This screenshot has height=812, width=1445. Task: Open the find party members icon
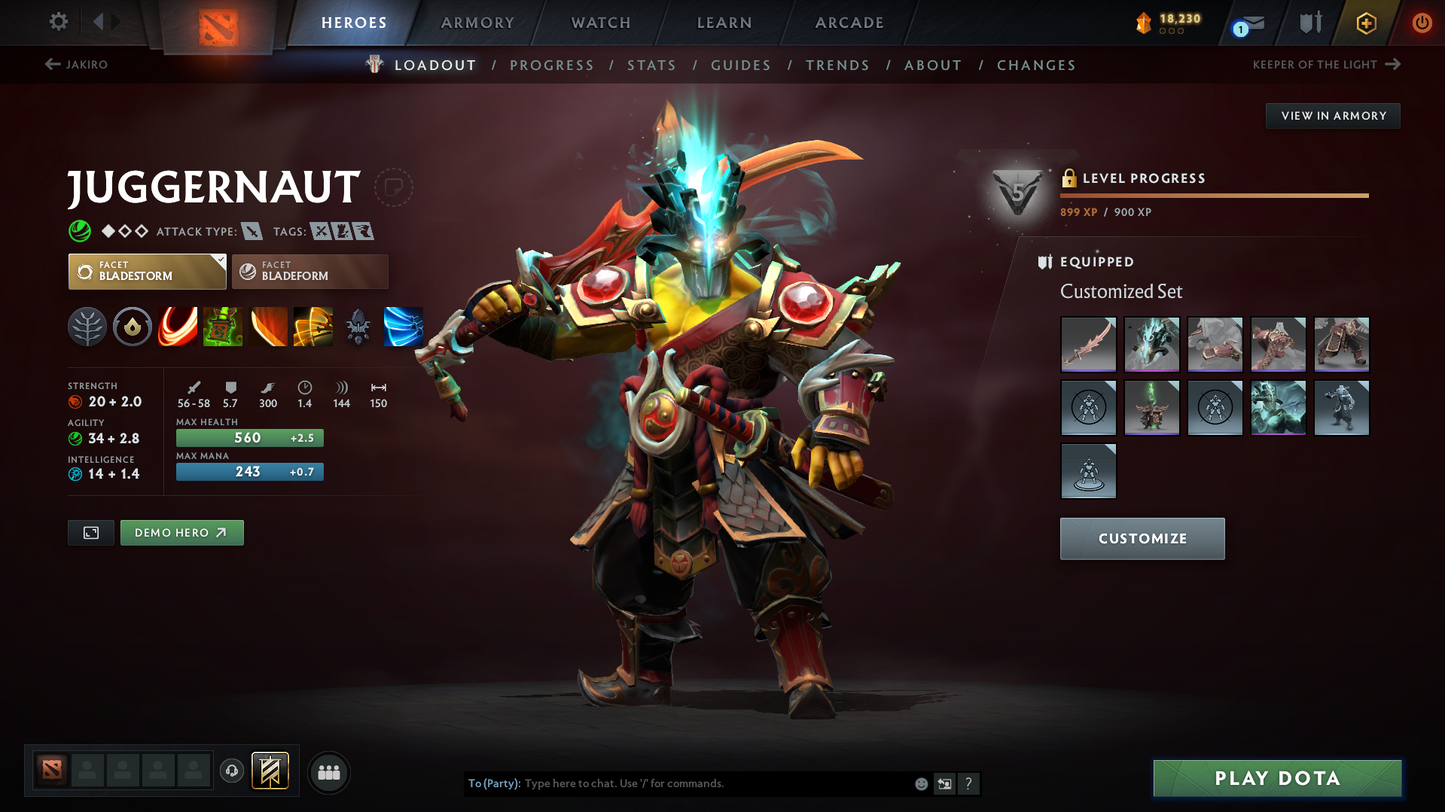329,770
